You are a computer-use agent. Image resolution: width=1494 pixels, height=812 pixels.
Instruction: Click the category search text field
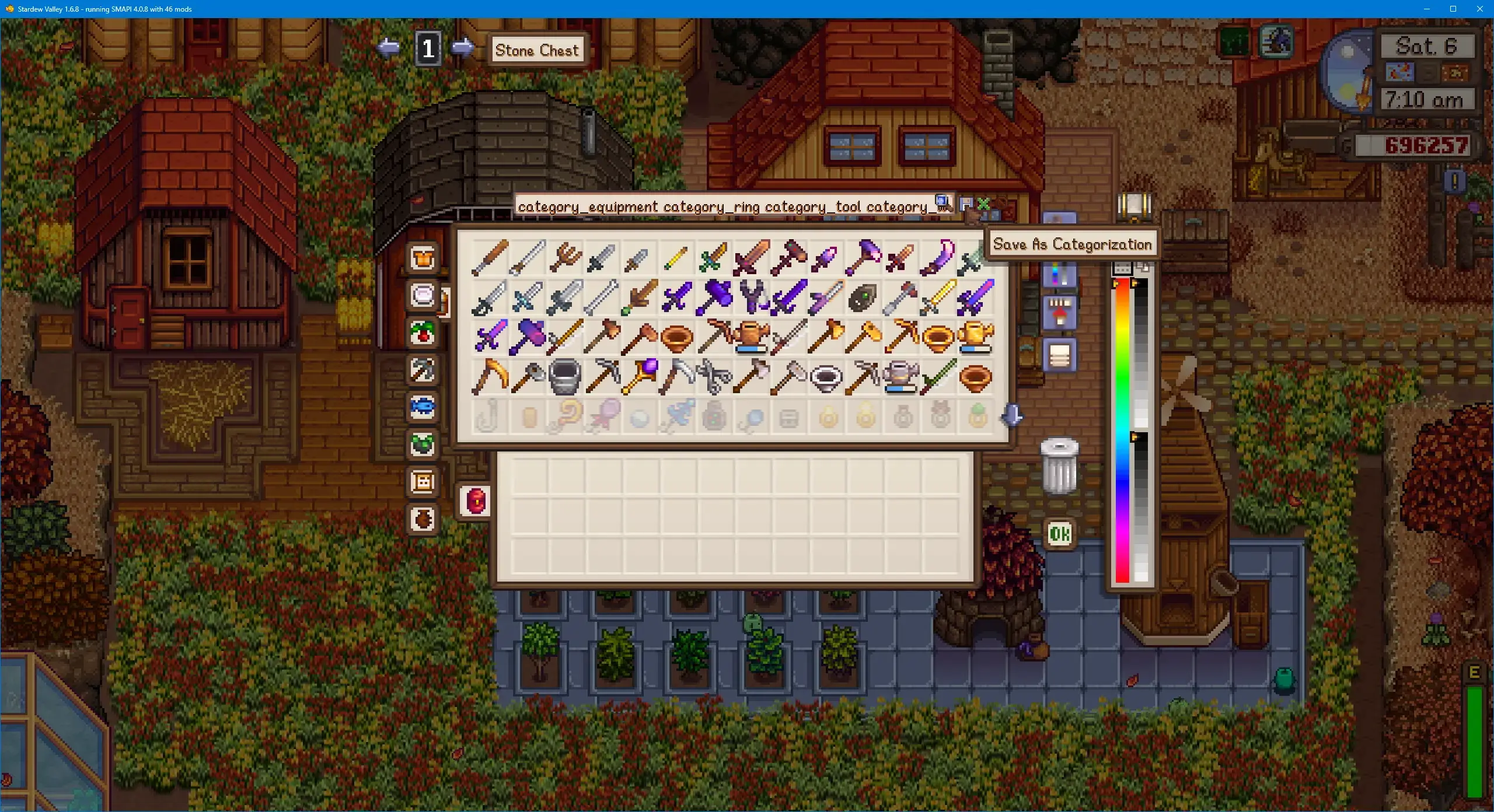(x=724, y=206)
